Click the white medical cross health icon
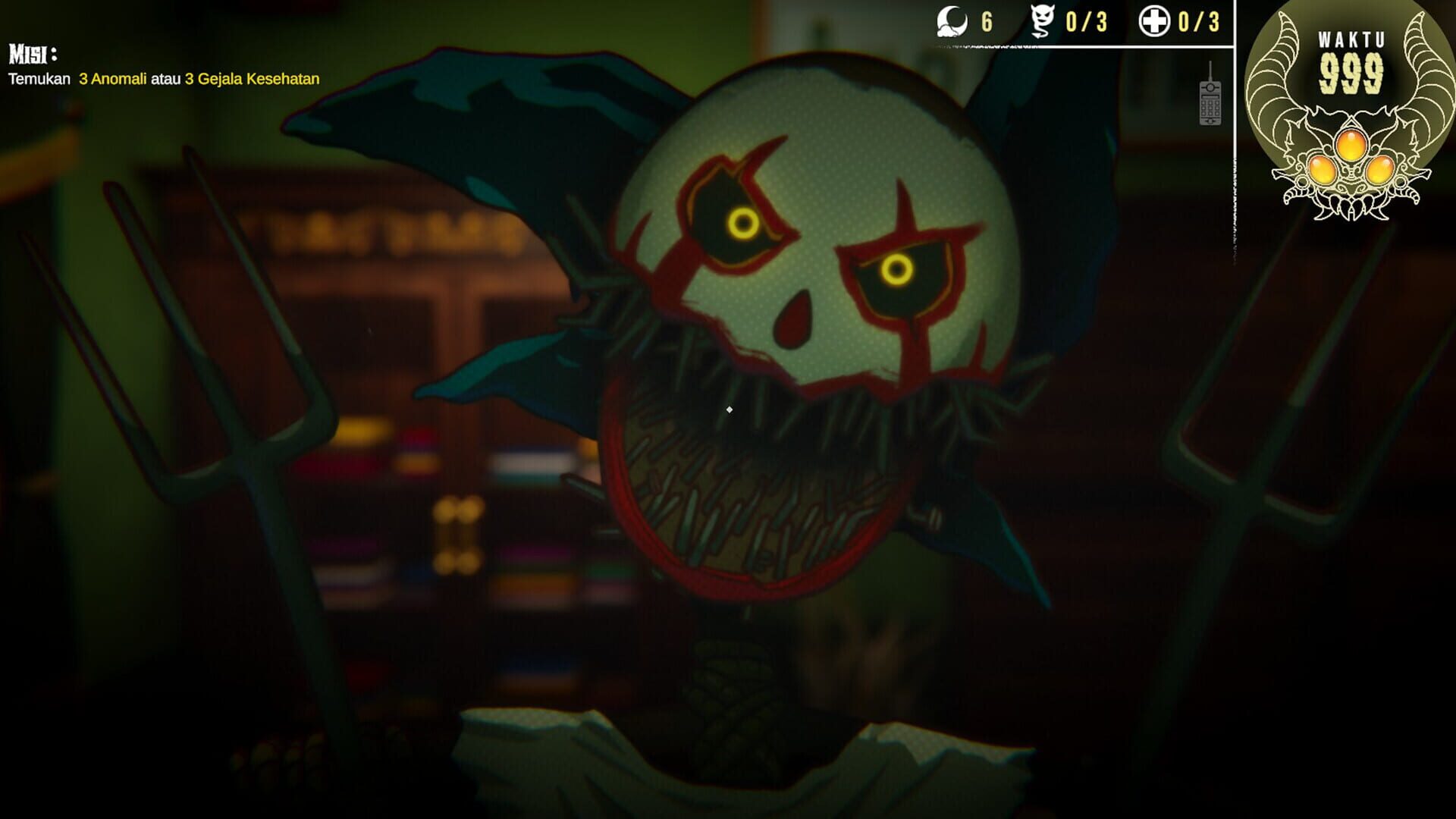This screenshot has width=1456, height=819. [x=1156, y=22]
